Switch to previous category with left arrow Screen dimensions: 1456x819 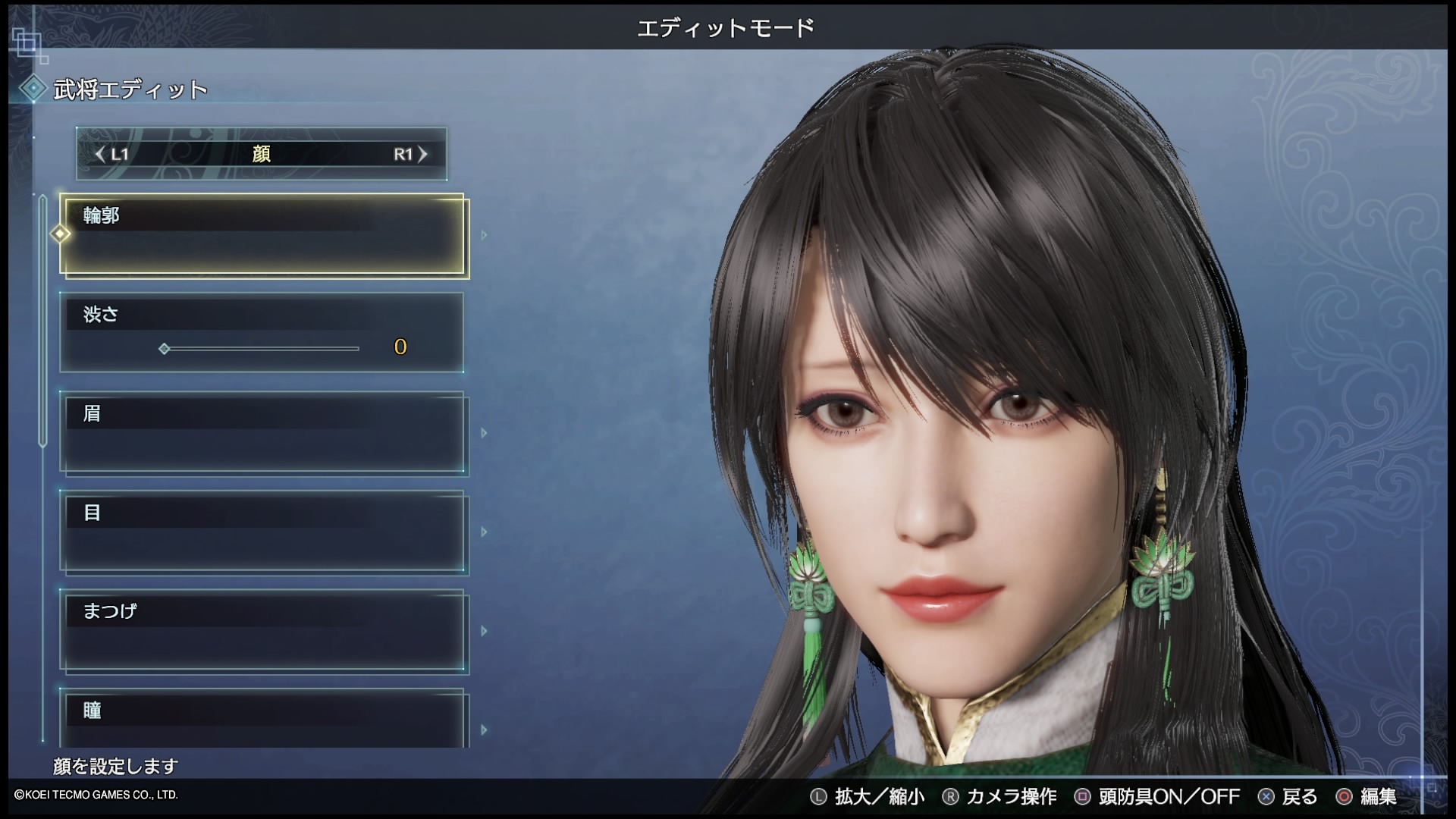click(101, 155)
